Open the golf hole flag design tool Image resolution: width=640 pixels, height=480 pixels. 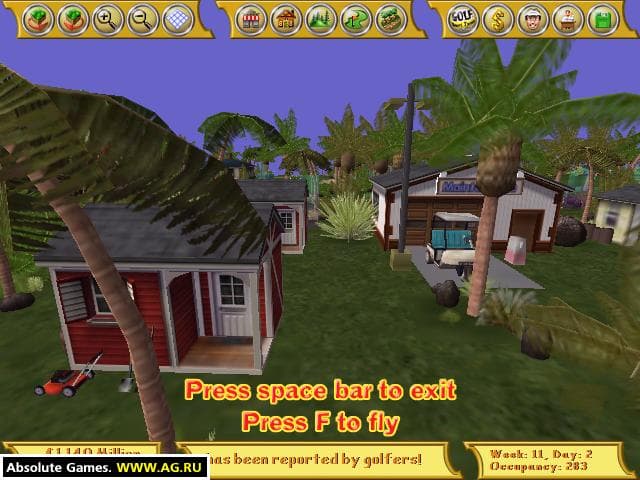point(356,19)
